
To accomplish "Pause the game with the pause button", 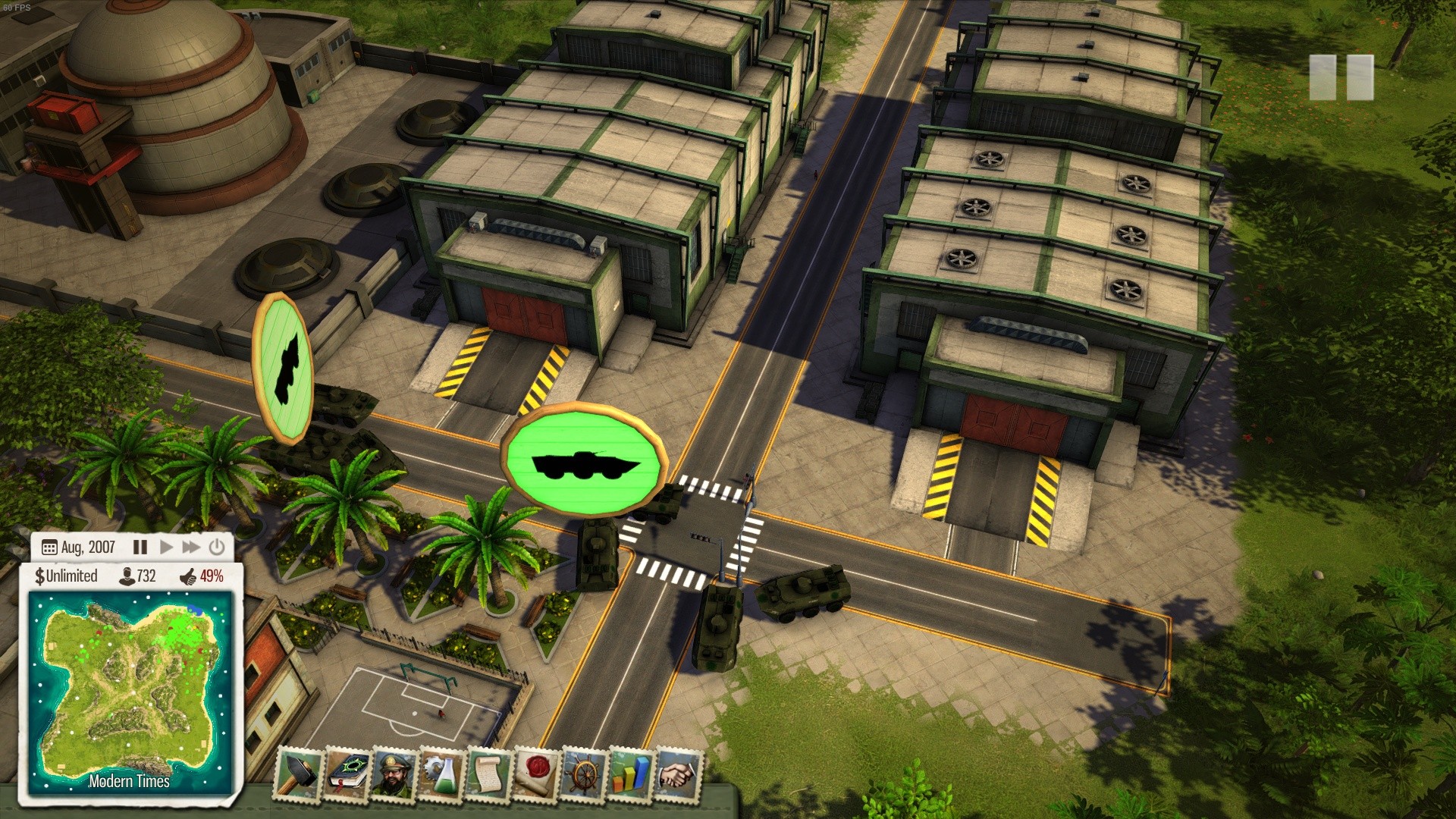I will point(140,547).
